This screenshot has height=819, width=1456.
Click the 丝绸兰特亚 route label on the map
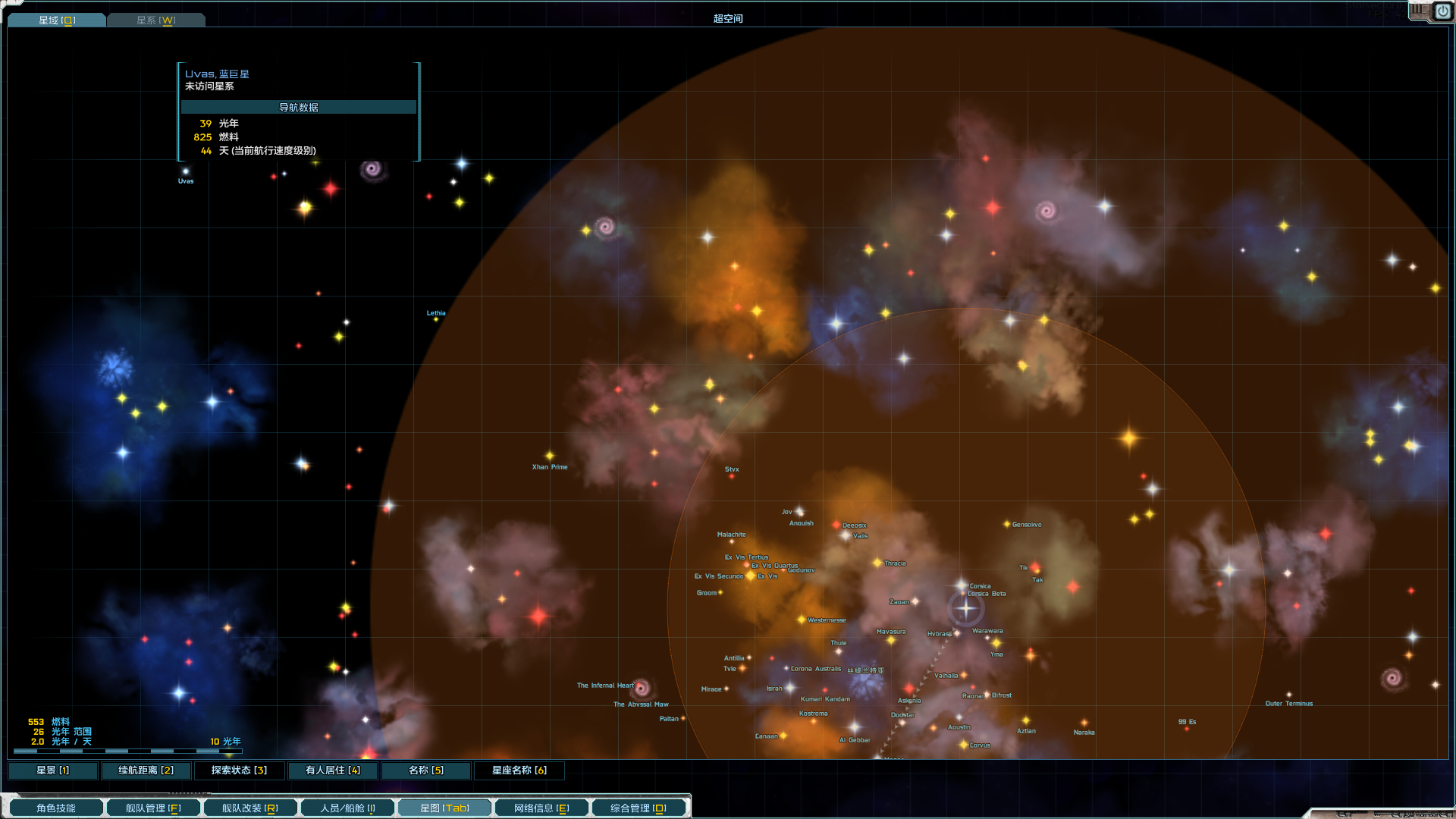coord(867,670)
